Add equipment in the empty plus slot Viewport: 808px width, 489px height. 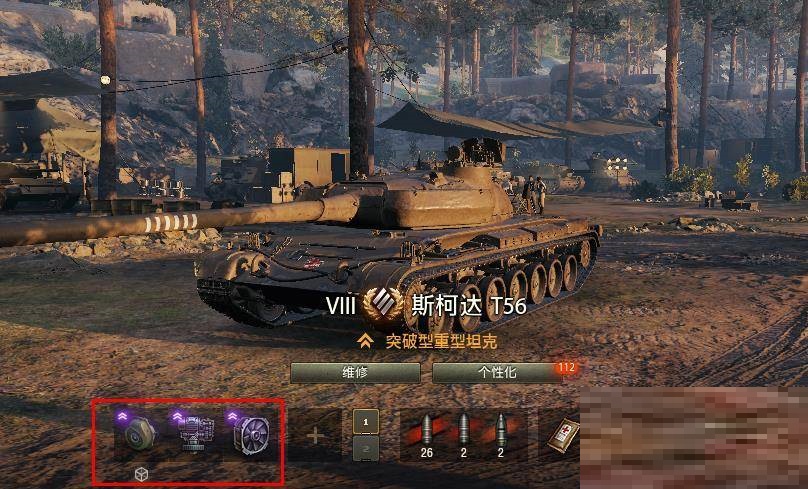click(x=316, y=435)
